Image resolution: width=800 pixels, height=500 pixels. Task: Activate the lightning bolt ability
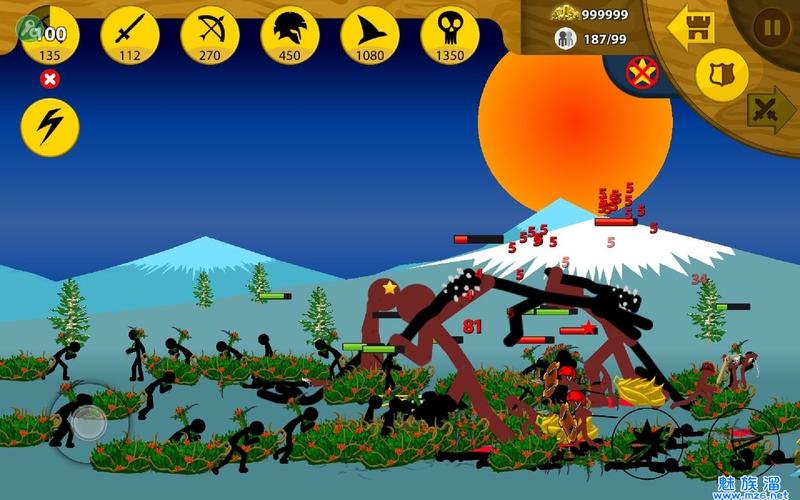pos(49,127)
